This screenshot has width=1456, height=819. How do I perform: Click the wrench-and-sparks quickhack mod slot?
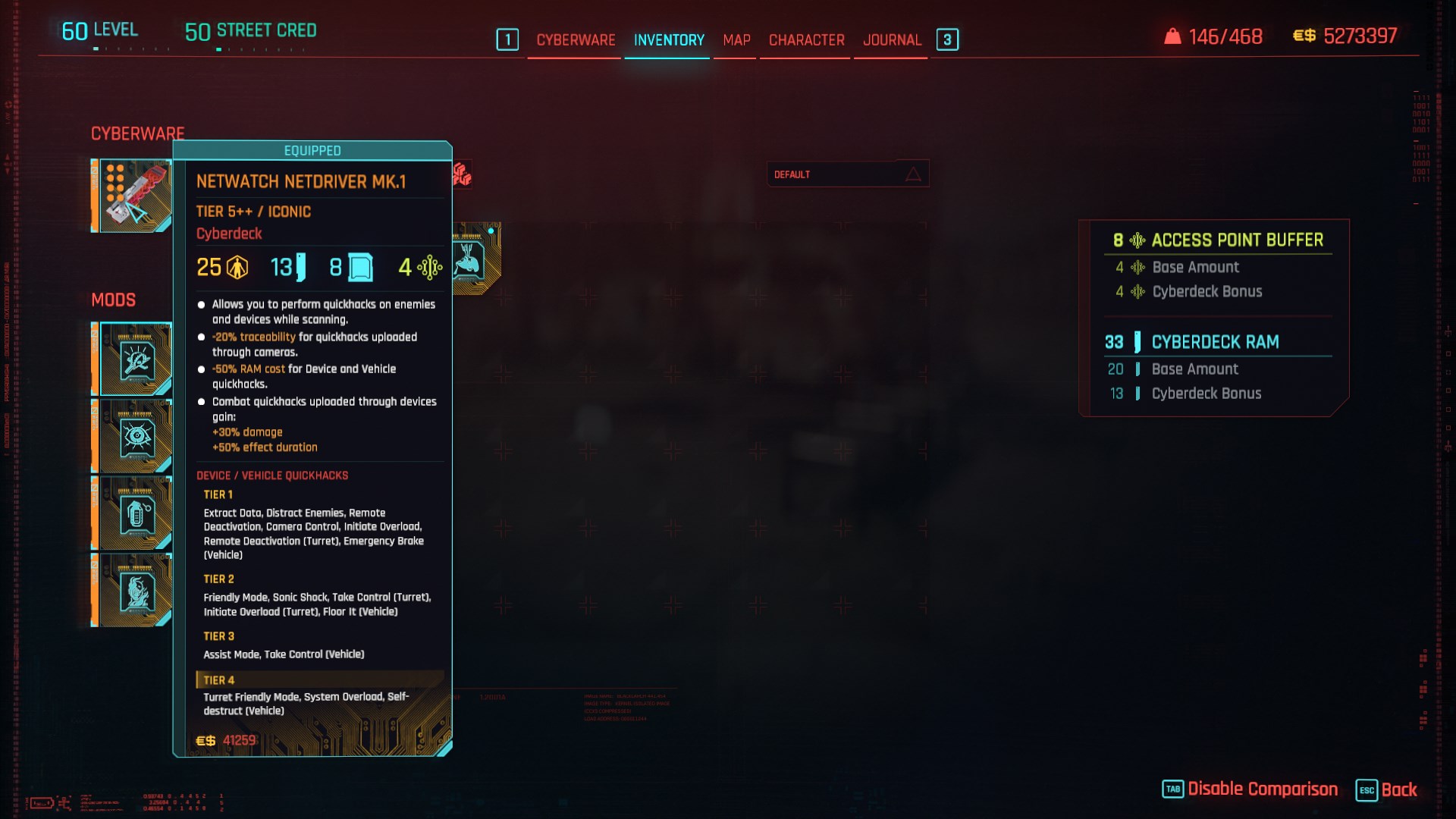[x=135, y=360]
